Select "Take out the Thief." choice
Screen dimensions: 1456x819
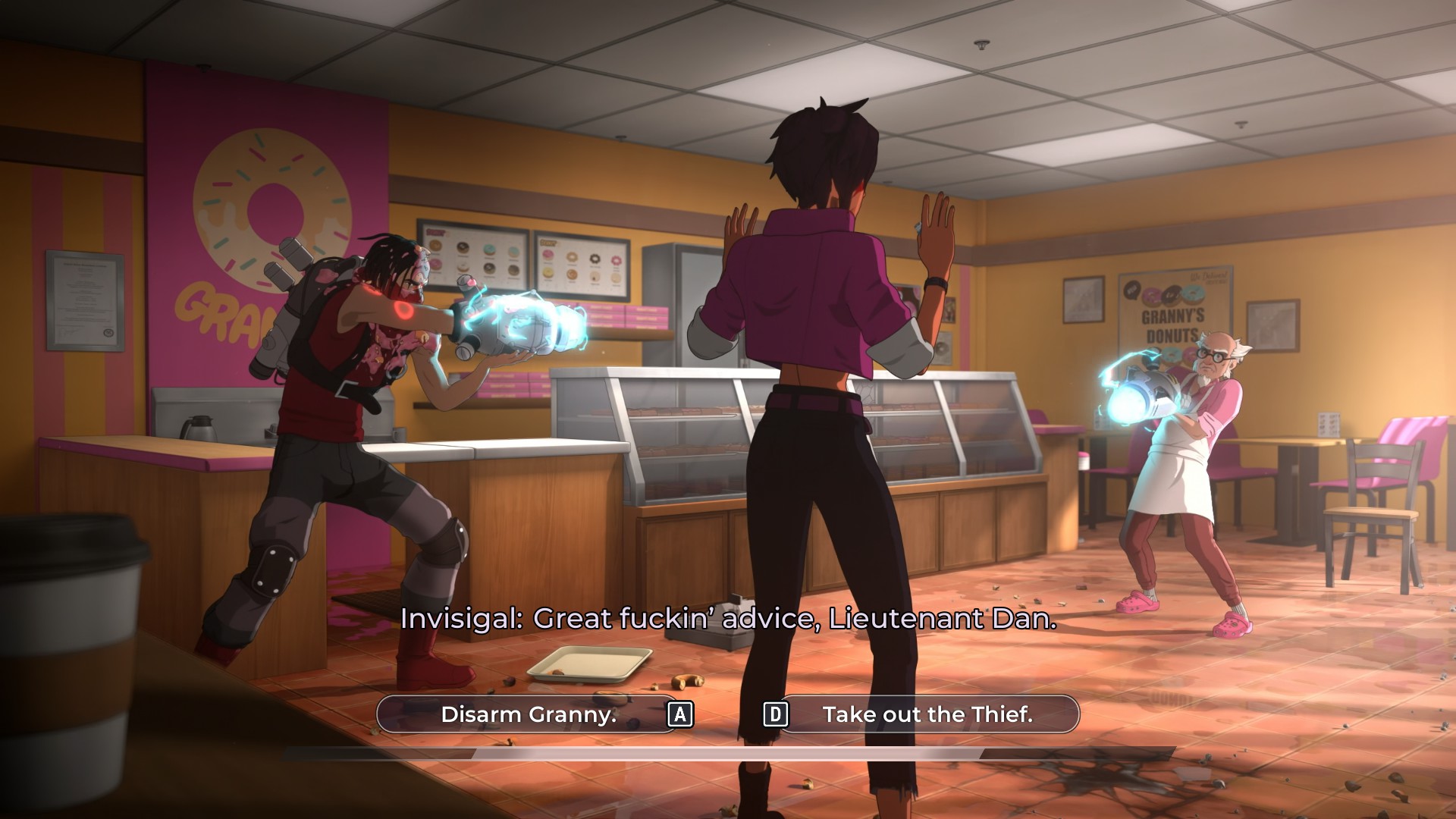coord(927,714)
